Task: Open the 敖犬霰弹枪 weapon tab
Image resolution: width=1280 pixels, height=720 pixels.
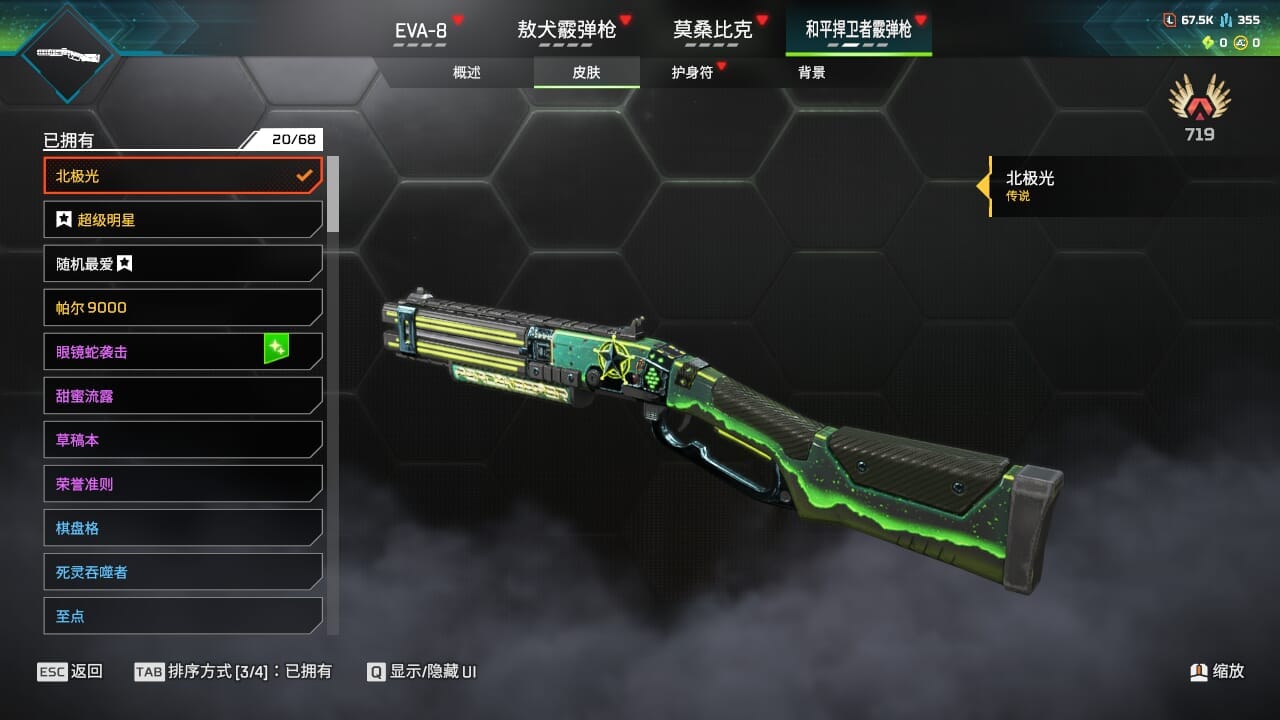Action: click(566, 30)
